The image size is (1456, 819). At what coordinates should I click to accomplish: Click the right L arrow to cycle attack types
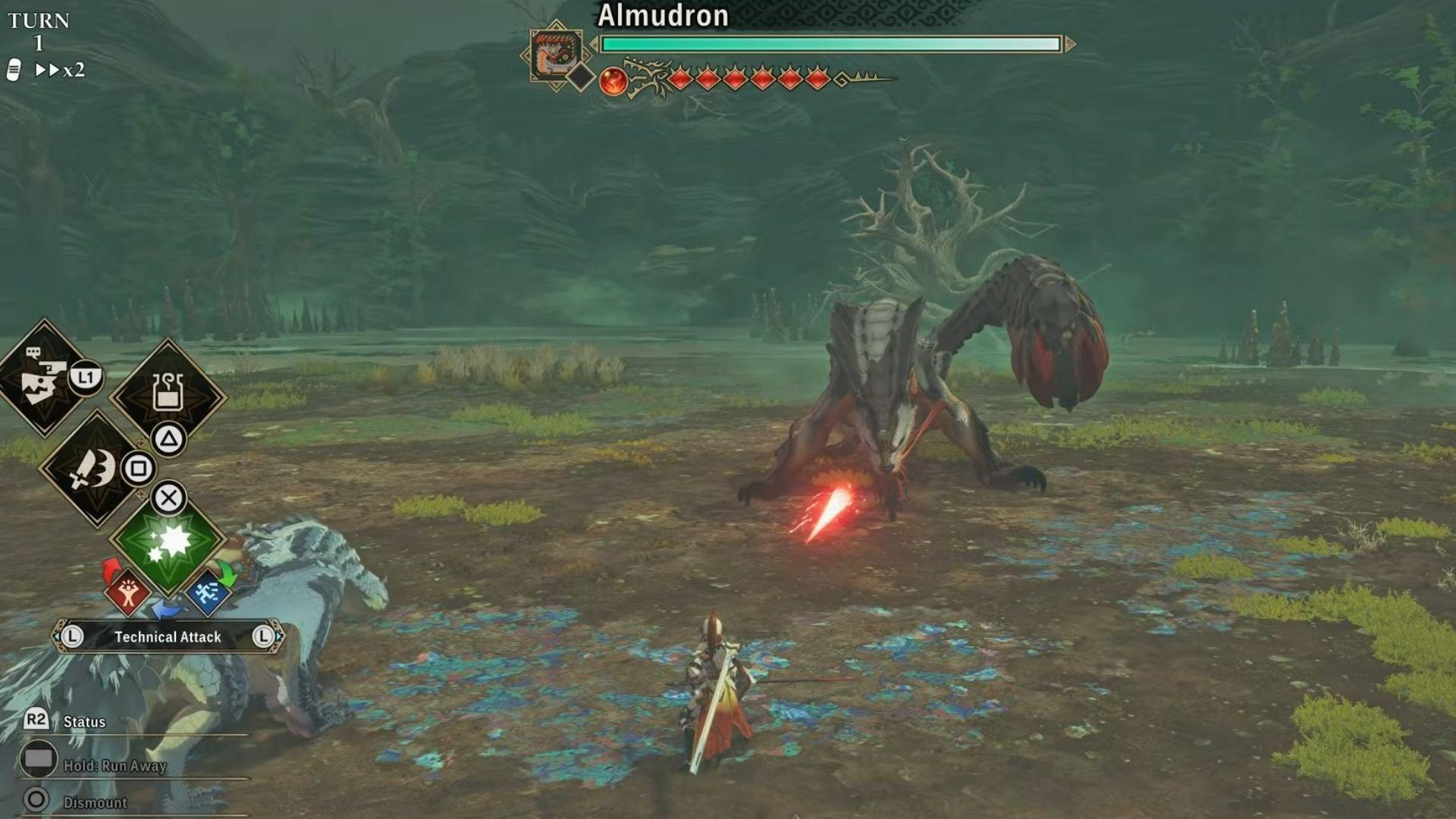265,638
